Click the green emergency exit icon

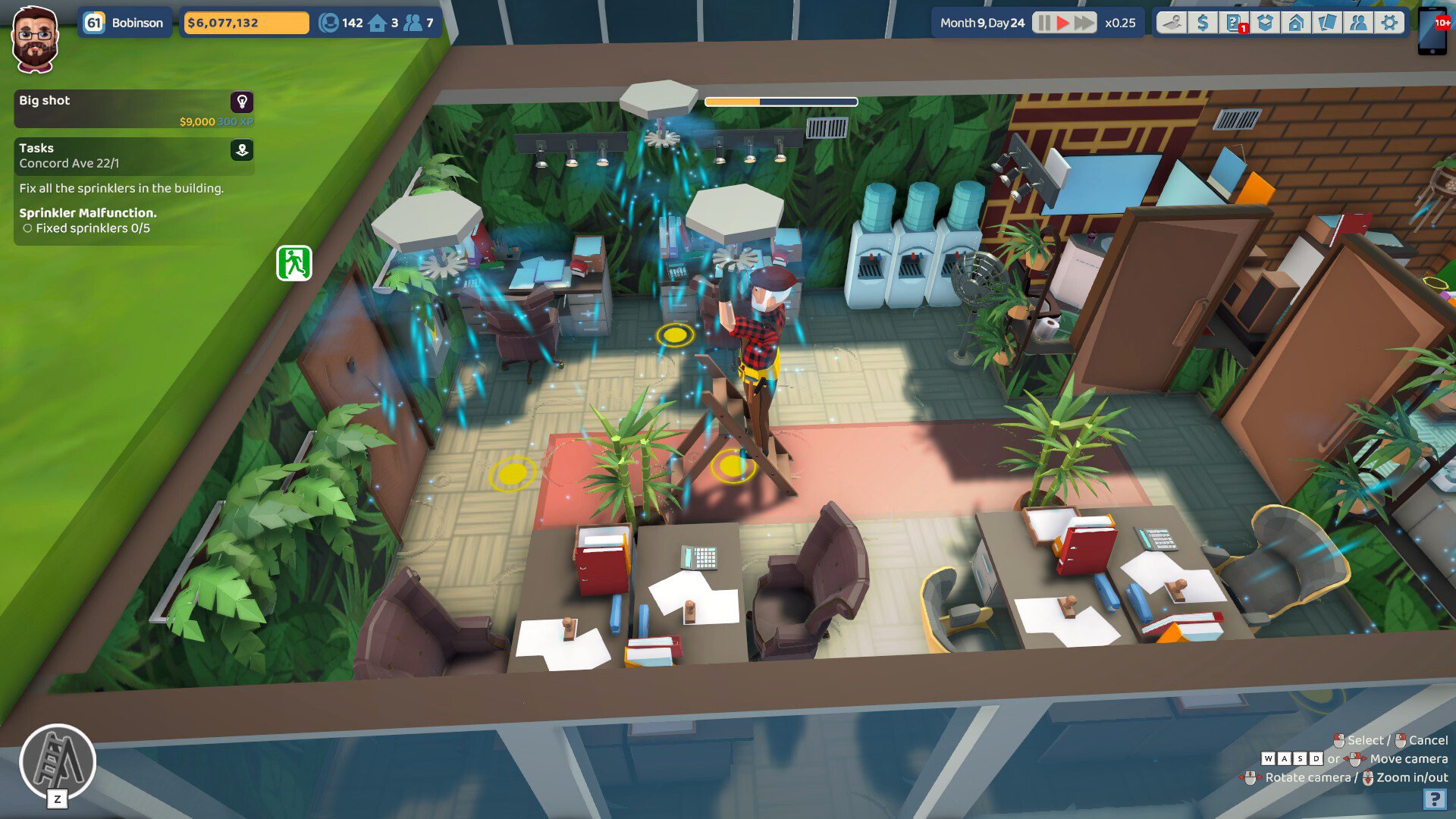click(x=294, y=264)
